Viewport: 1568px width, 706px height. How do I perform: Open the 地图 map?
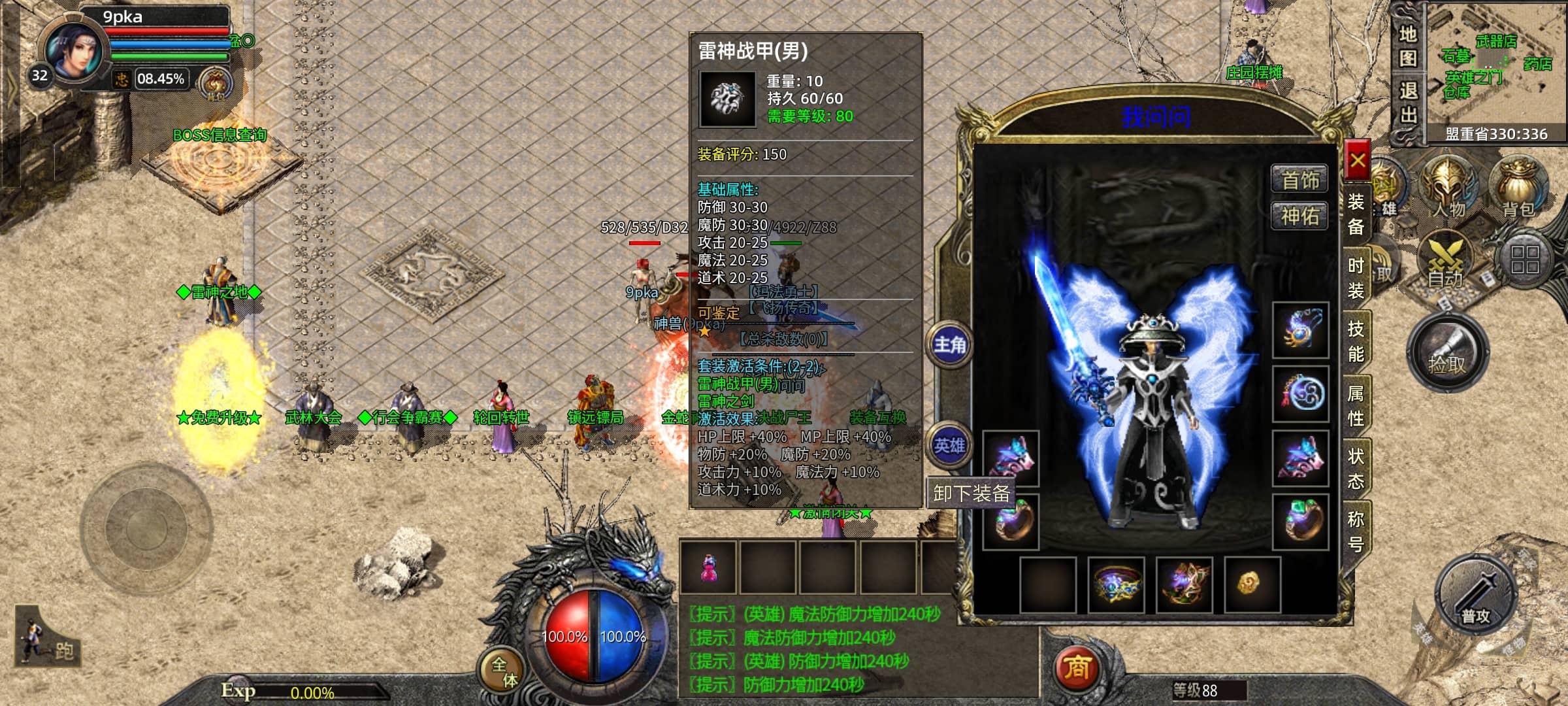(x=1408, y=46)
